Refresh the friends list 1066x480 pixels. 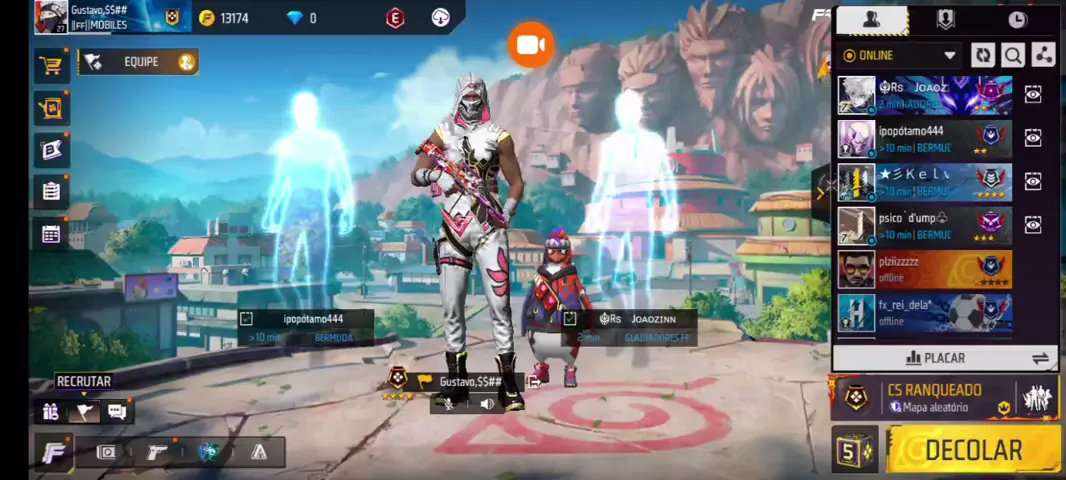[x=982, y=55]
